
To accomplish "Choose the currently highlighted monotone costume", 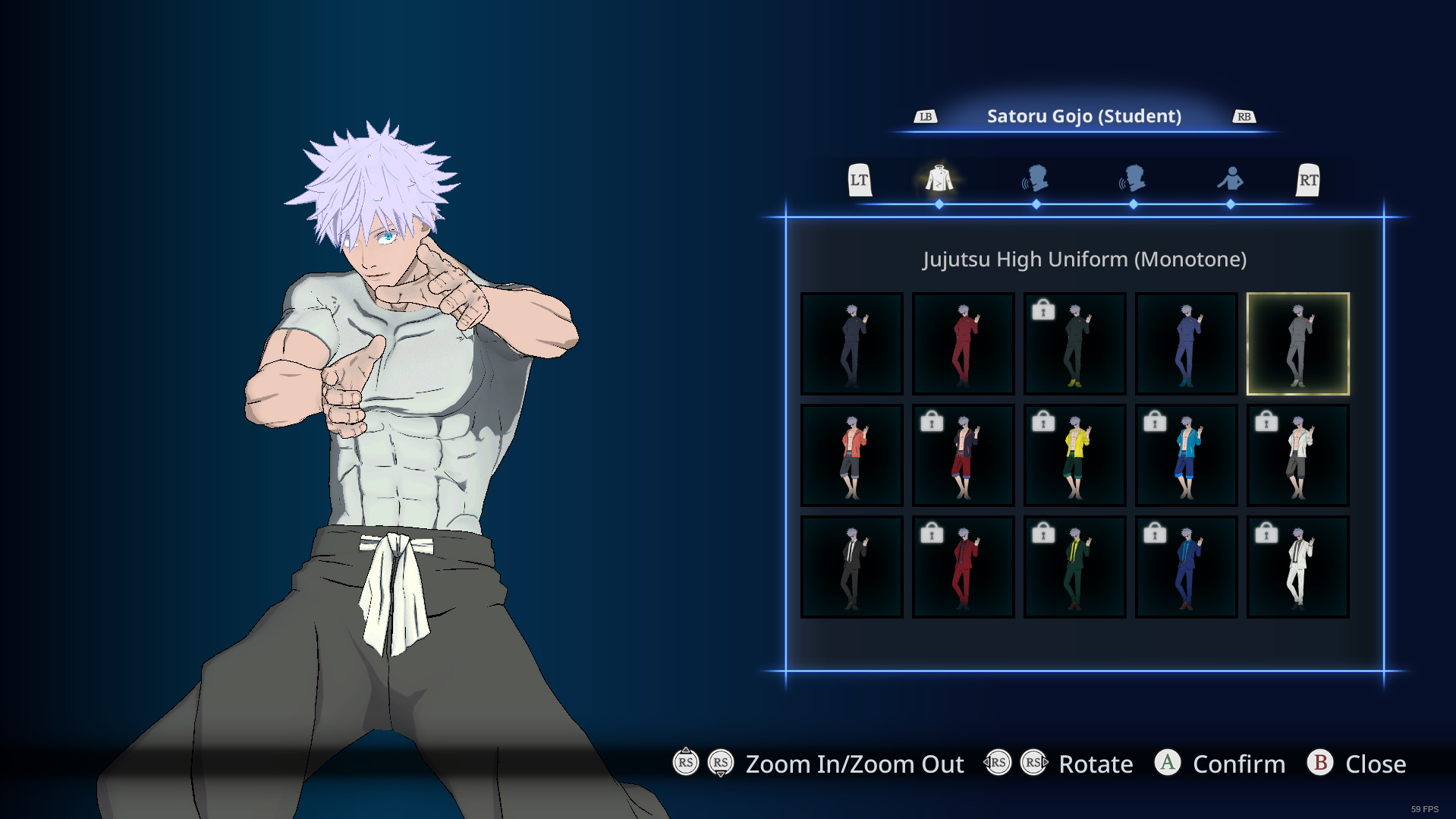I will (x=1297, y=343).
